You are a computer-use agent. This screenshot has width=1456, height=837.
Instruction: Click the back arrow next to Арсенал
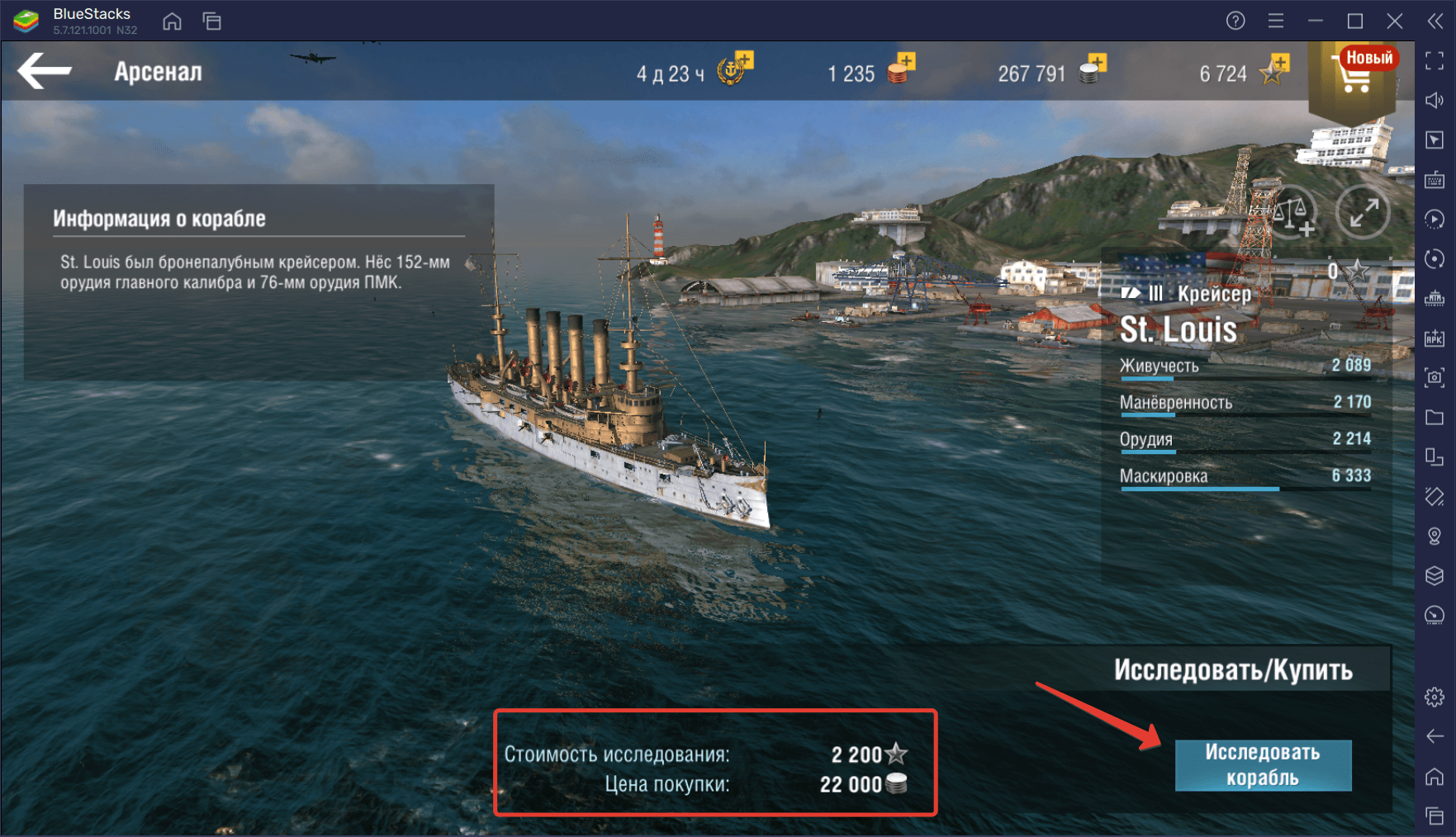tap(45, 71)
